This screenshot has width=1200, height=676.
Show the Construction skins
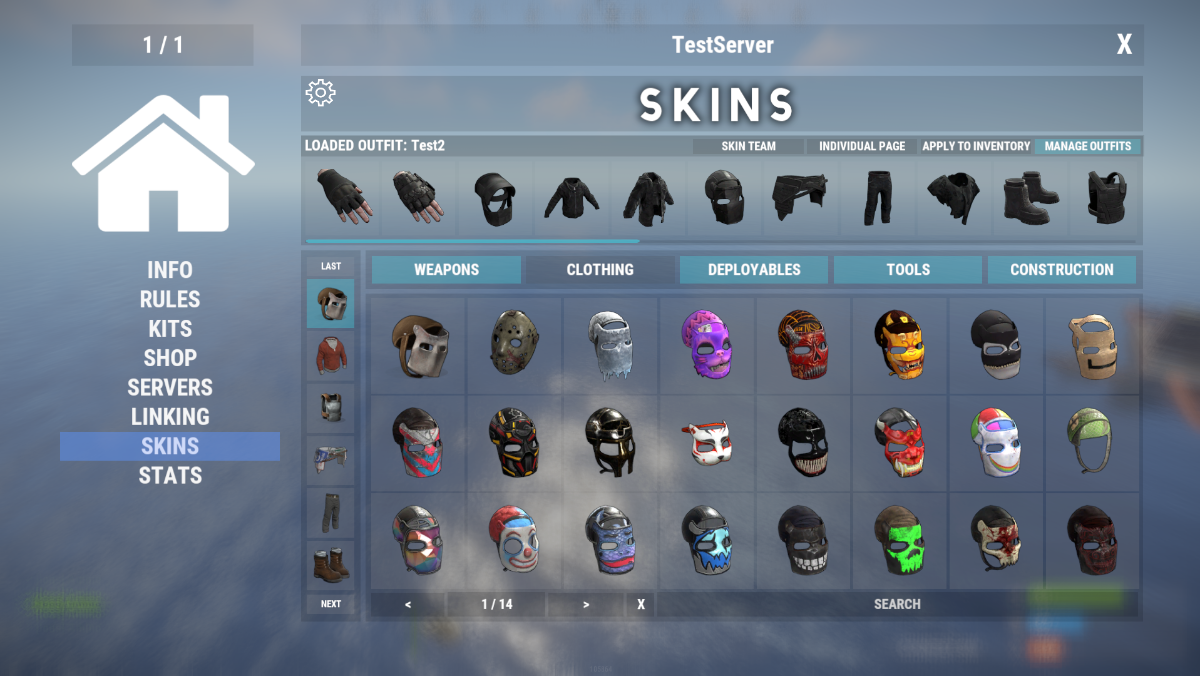tap(1061, 270)
